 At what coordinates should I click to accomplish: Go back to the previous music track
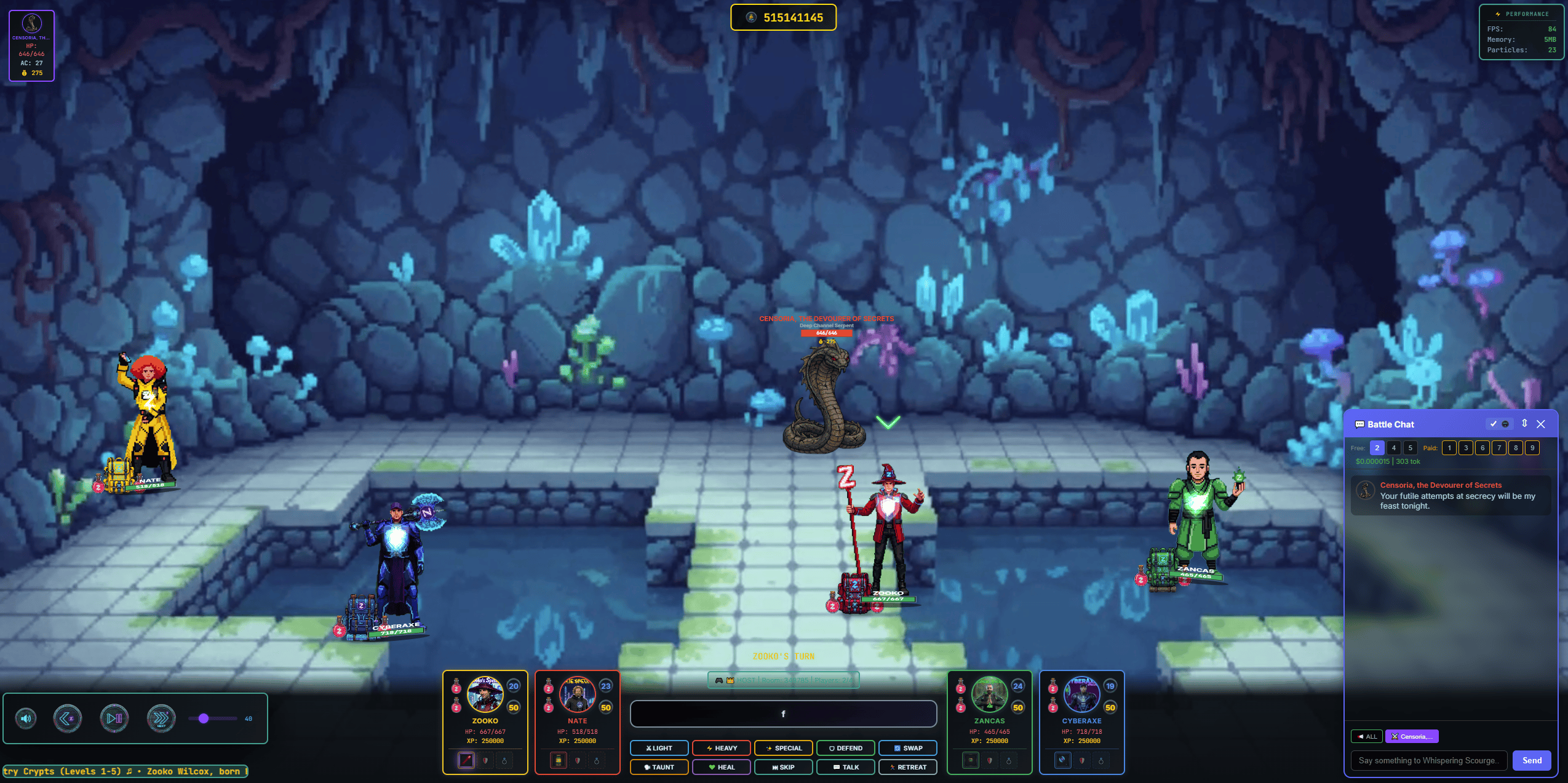coord(68,718)
